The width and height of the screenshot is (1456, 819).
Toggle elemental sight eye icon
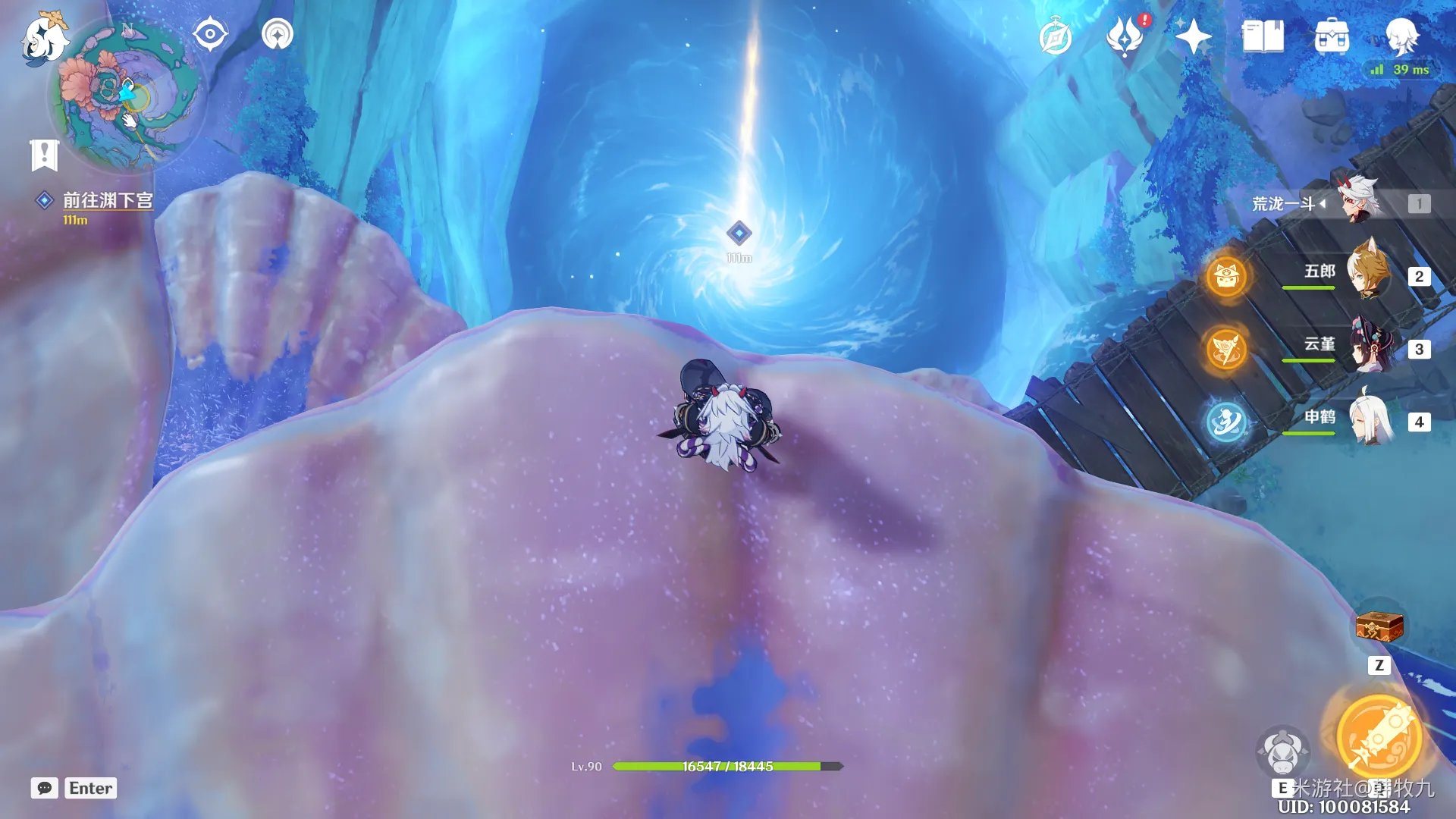[210, 35]
